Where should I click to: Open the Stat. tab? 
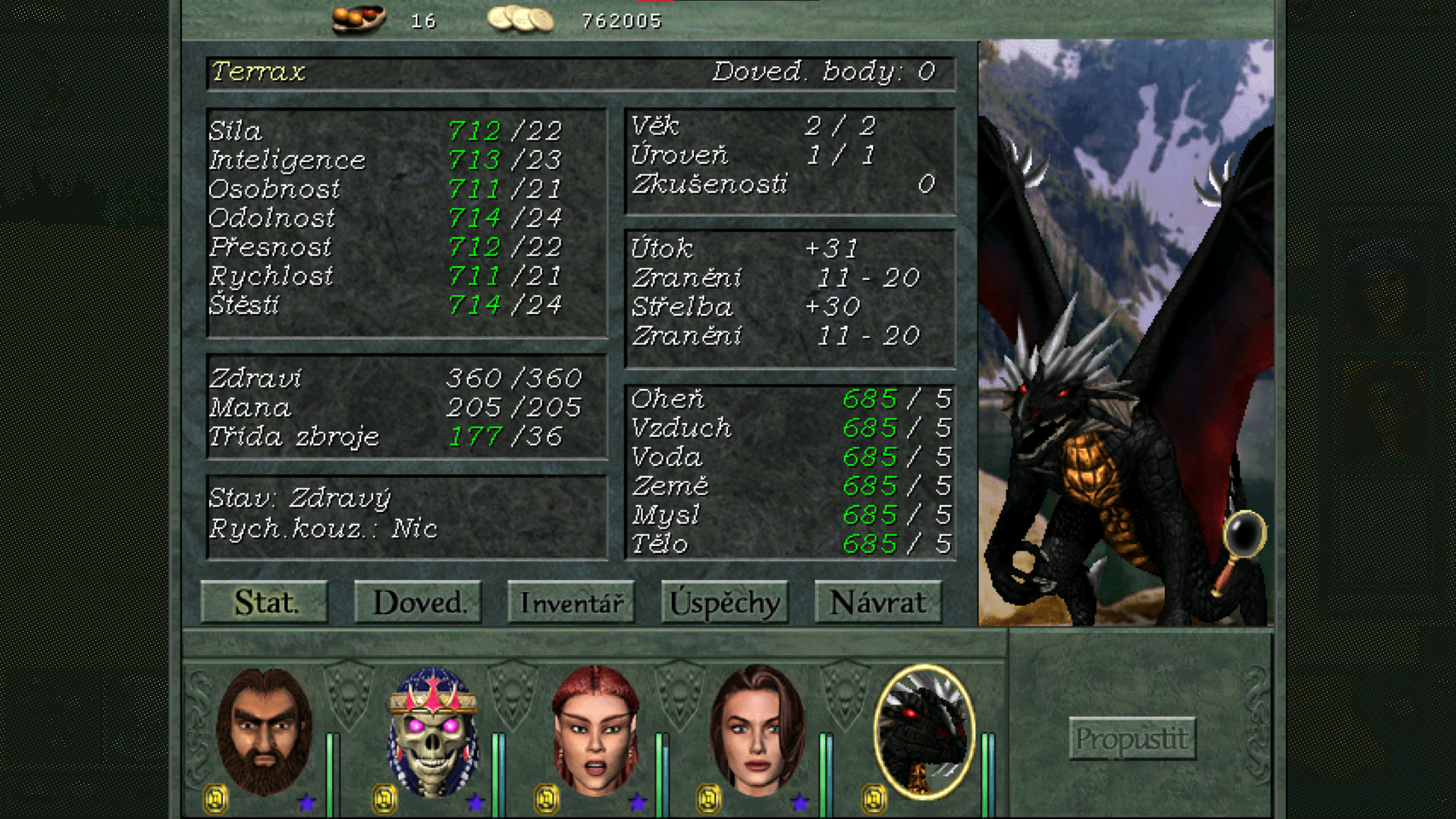point(265,603)
